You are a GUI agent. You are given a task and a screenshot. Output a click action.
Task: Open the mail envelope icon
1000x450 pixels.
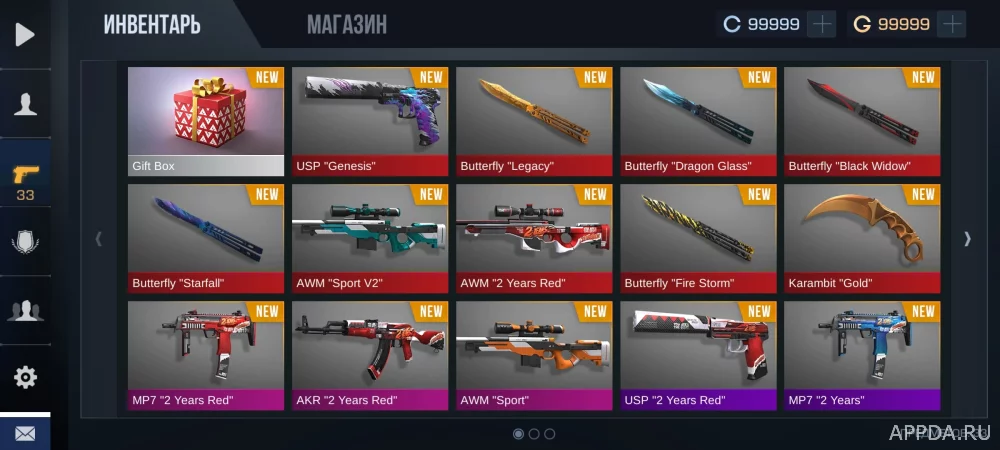tap(25, 434)
